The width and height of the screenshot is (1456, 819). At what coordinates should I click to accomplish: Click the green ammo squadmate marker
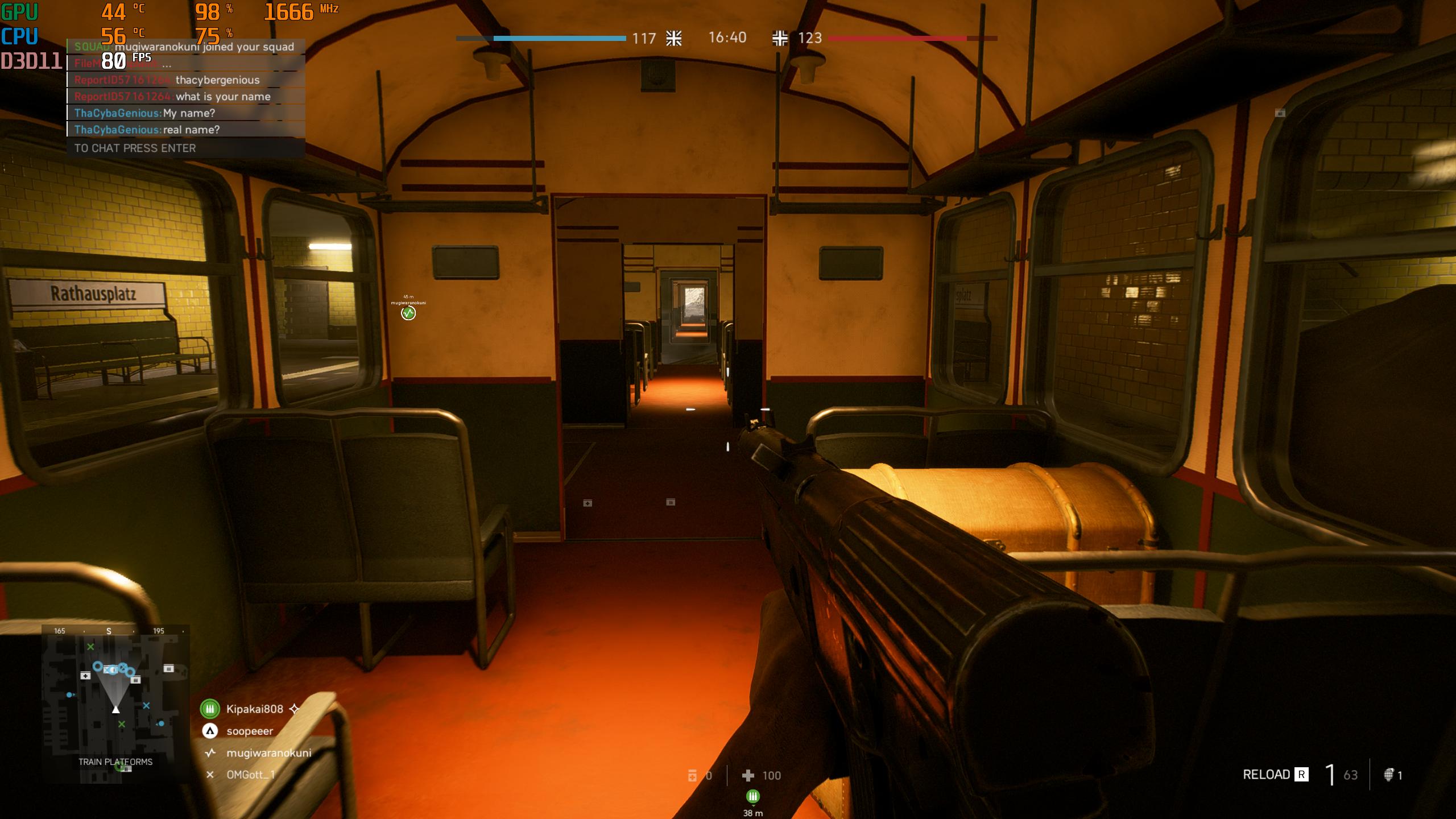click(752, 796)
